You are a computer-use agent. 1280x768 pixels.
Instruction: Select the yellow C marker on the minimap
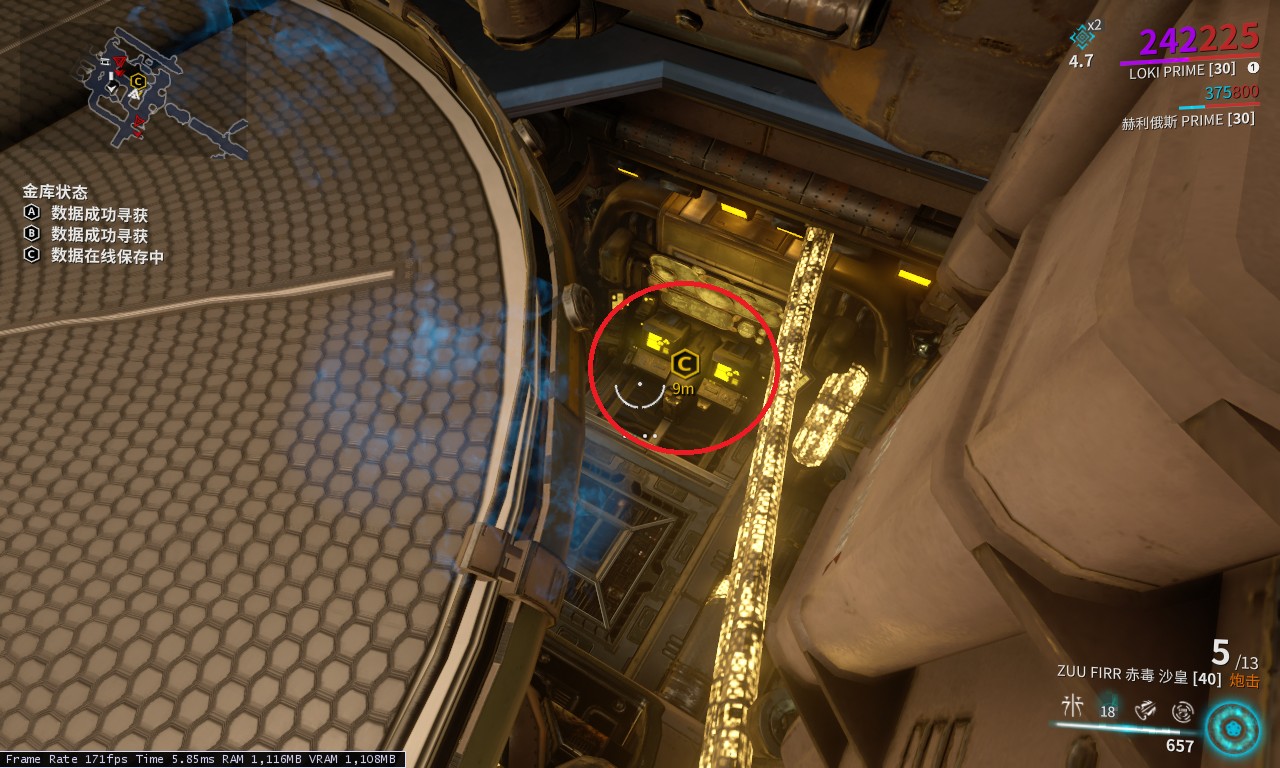(138, 81)
